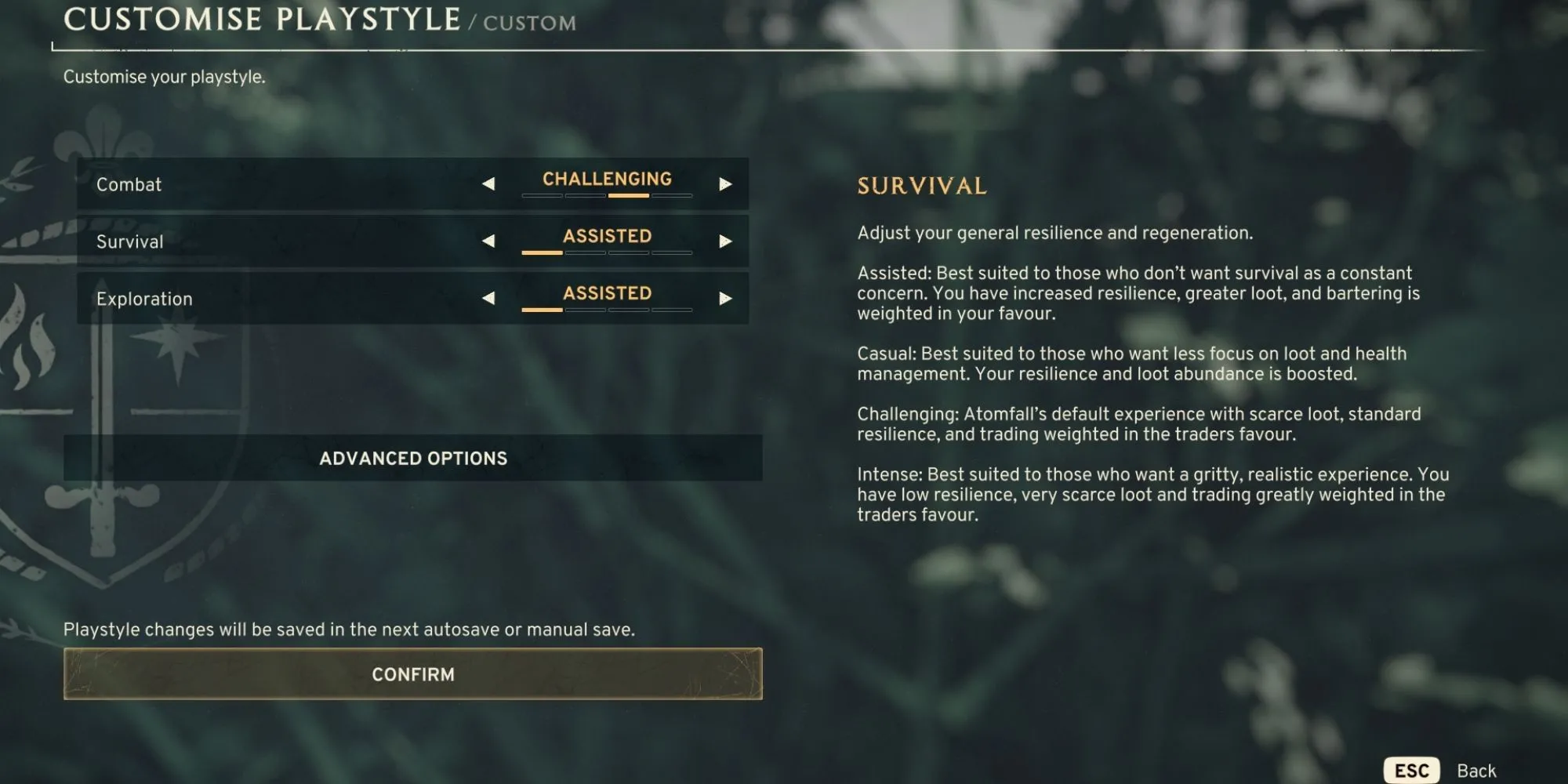Raise Exploration setting with right arrow
This screenshot has width=1568, height=784.
point(725,299)
